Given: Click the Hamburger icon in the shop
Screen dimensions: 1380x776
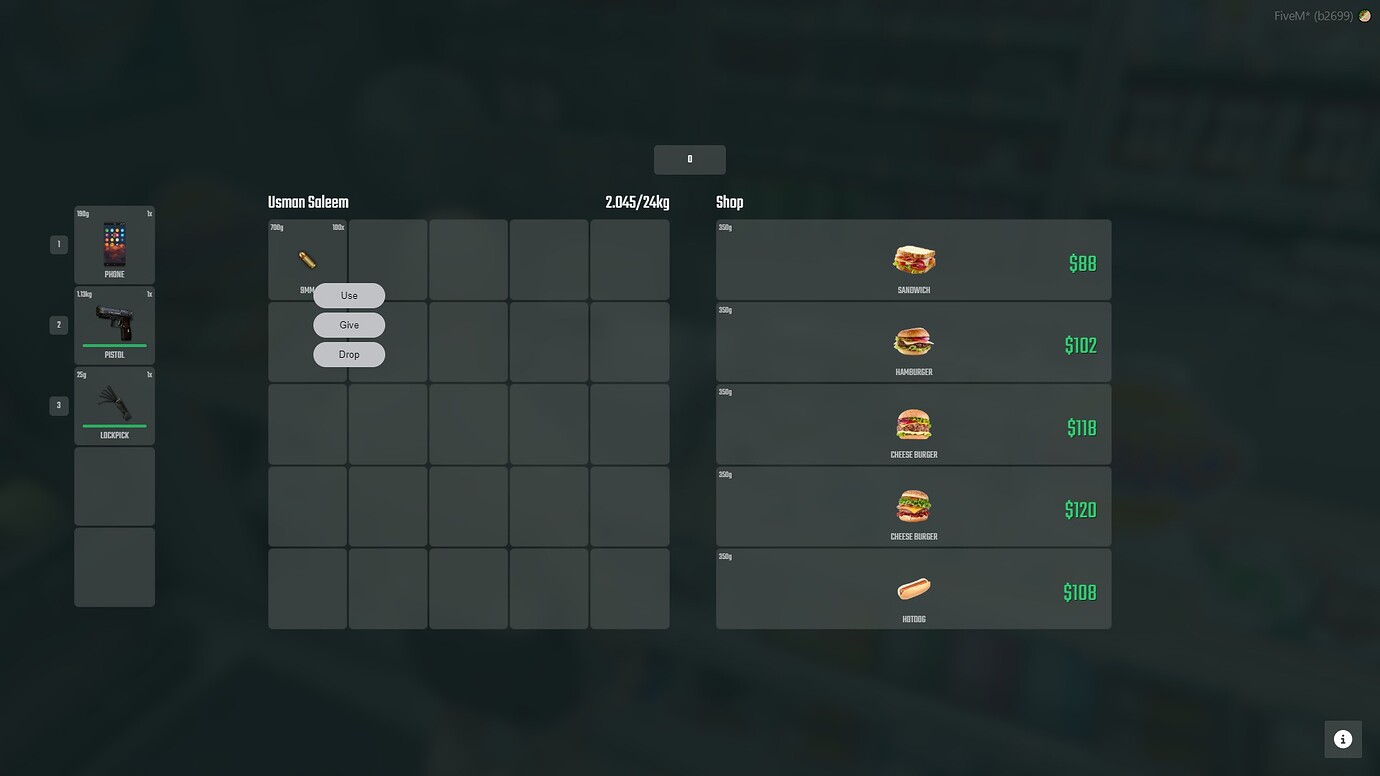Looking at the screenshot, I should 912,341.
